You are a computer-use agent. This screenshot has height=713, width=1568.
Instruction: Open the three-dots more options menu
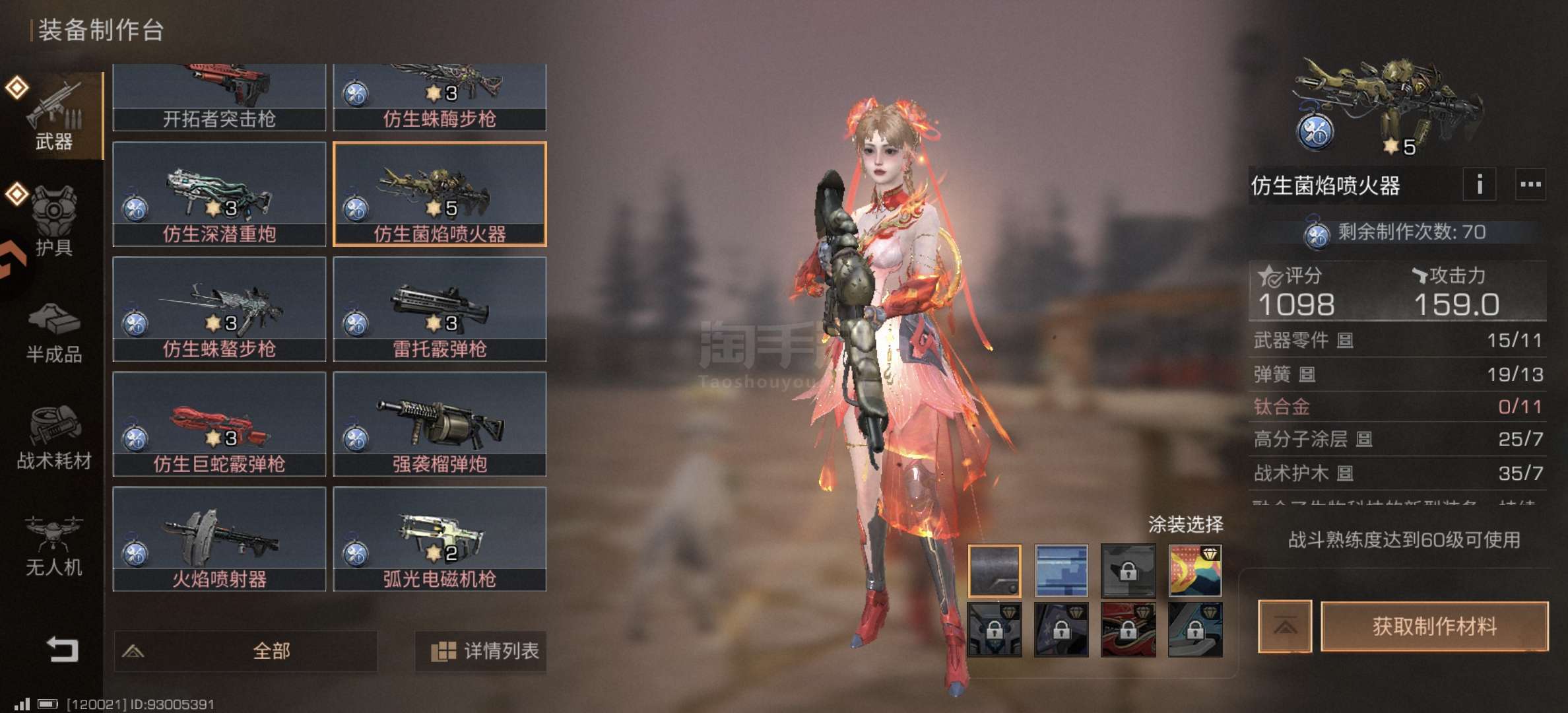coord(1530,184)
